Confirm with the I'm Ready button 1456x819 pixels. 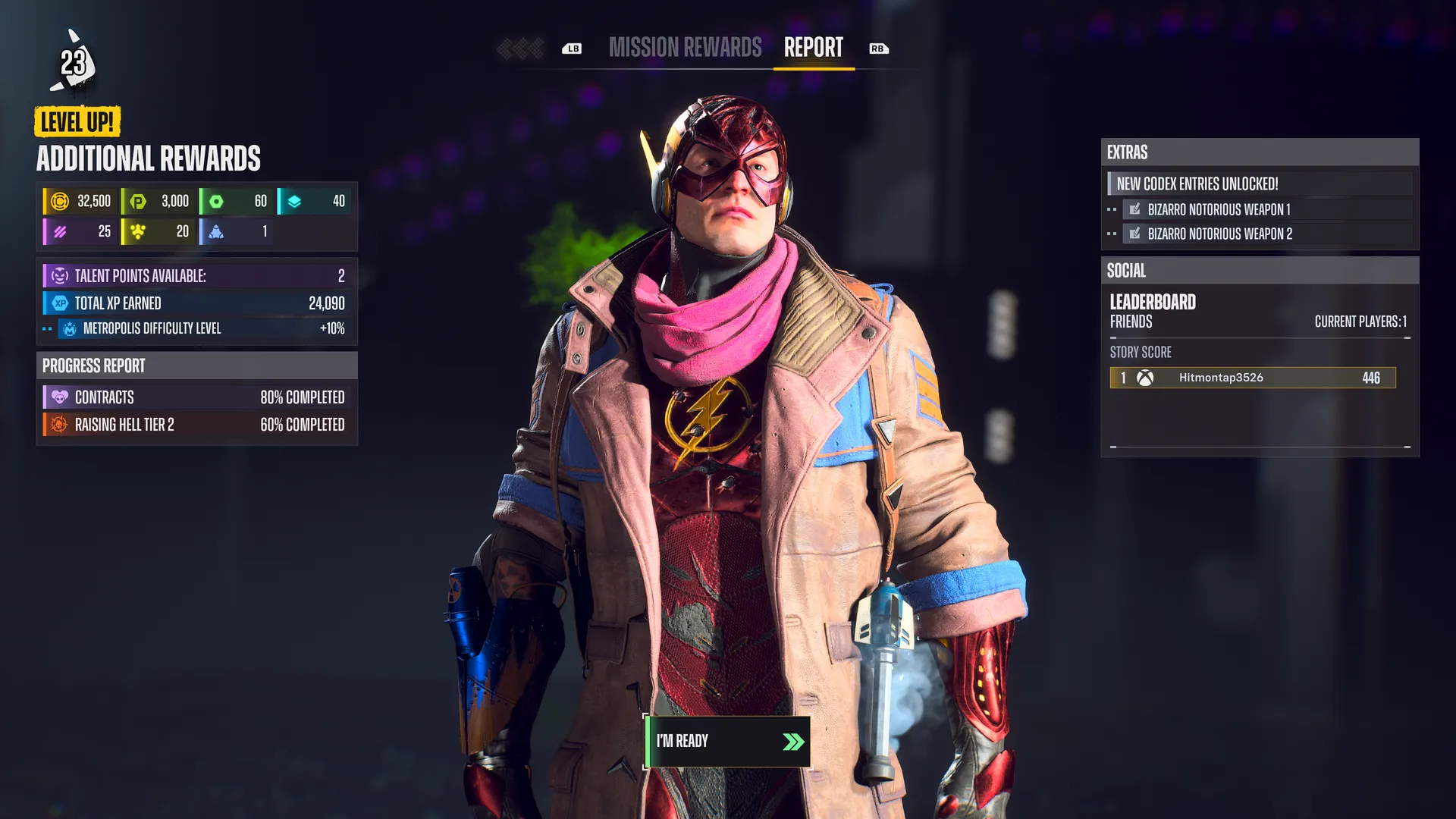(726, 742)
